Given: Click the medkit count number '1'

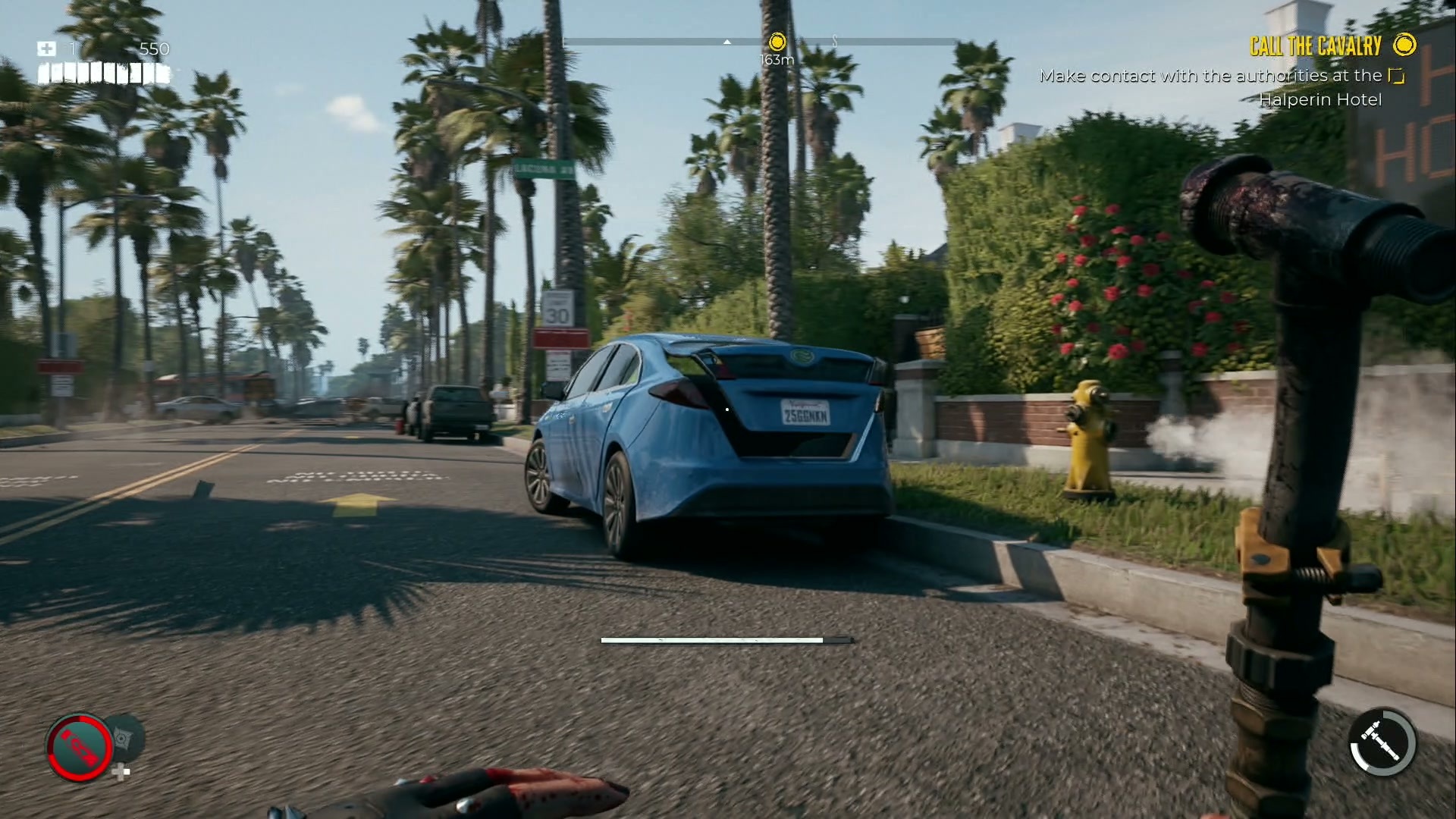Looking at the screenshot, I should 72,49.
